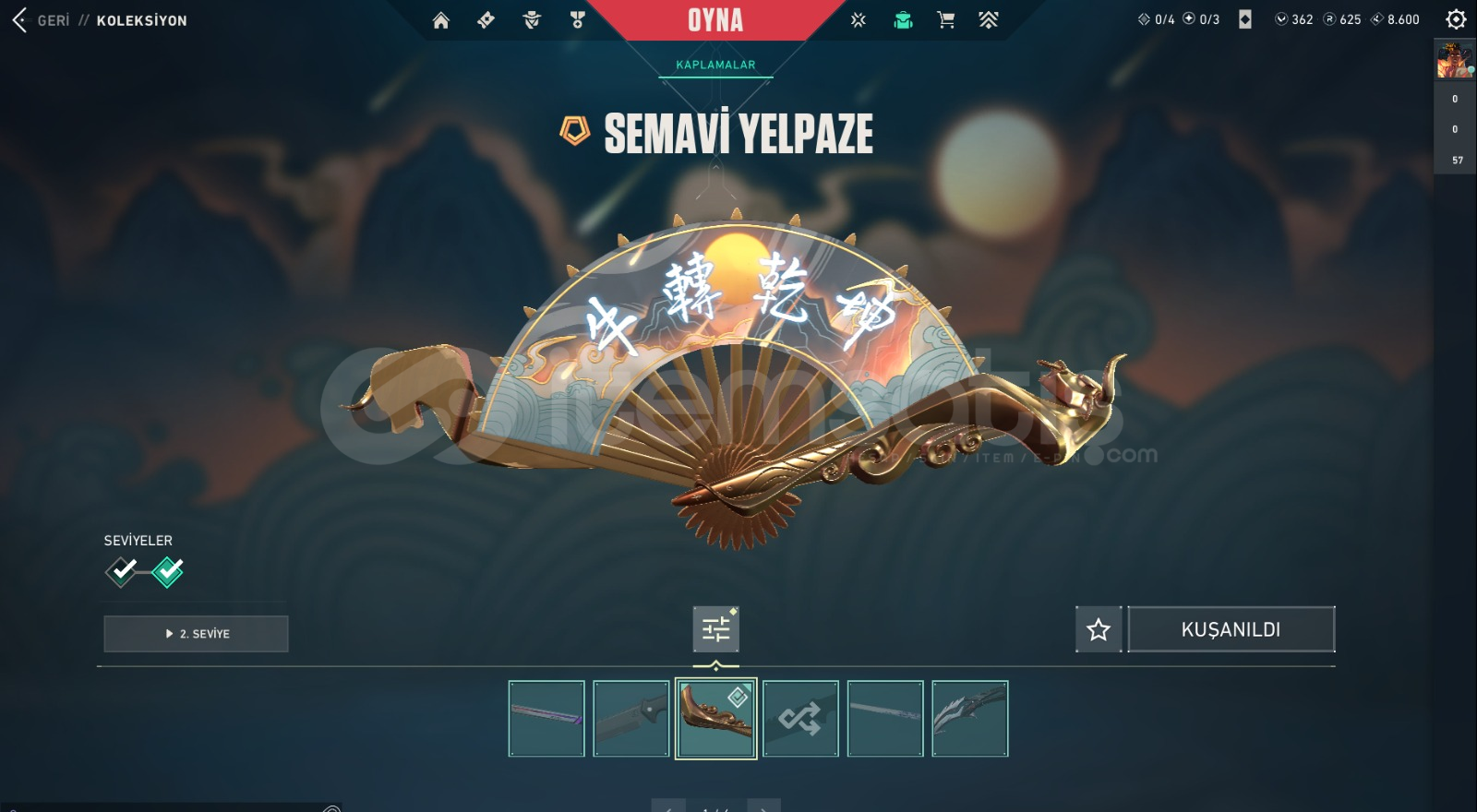Switch to the Kaplamalar tab
The image size is (1477, 812).
tap(715, 65)
